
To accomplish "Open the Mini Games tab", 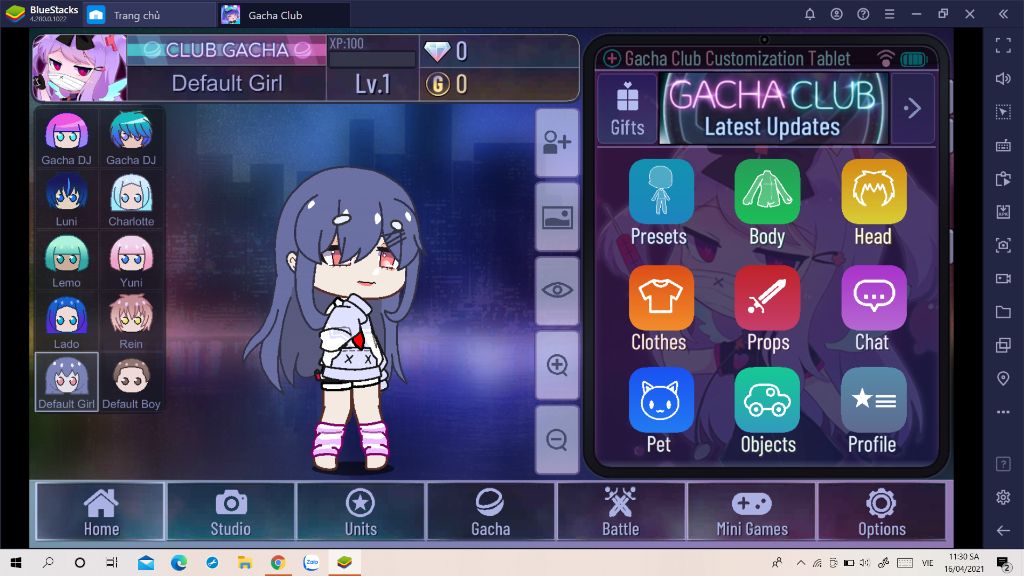I will [x=751, y=512].
